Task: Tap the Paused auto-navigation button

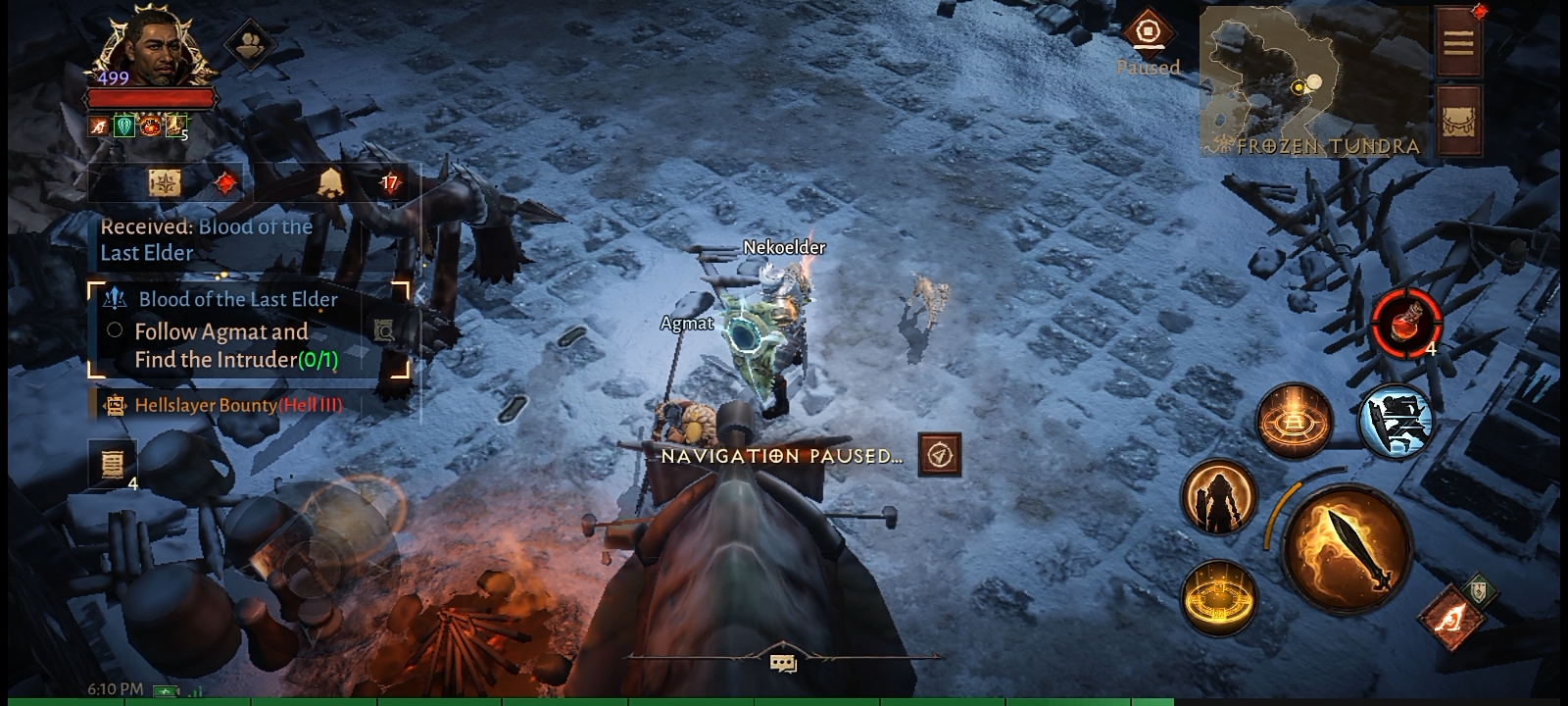Action: 1148,33
